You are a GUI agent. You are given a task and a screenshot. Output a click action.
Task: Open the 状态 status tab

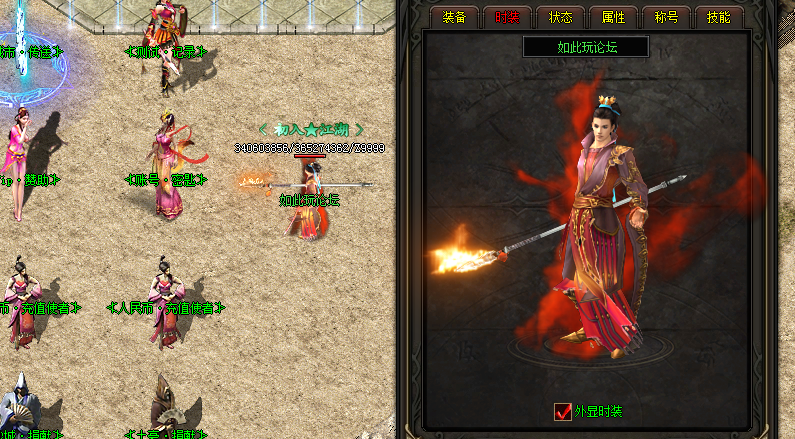tap(560, 17)
